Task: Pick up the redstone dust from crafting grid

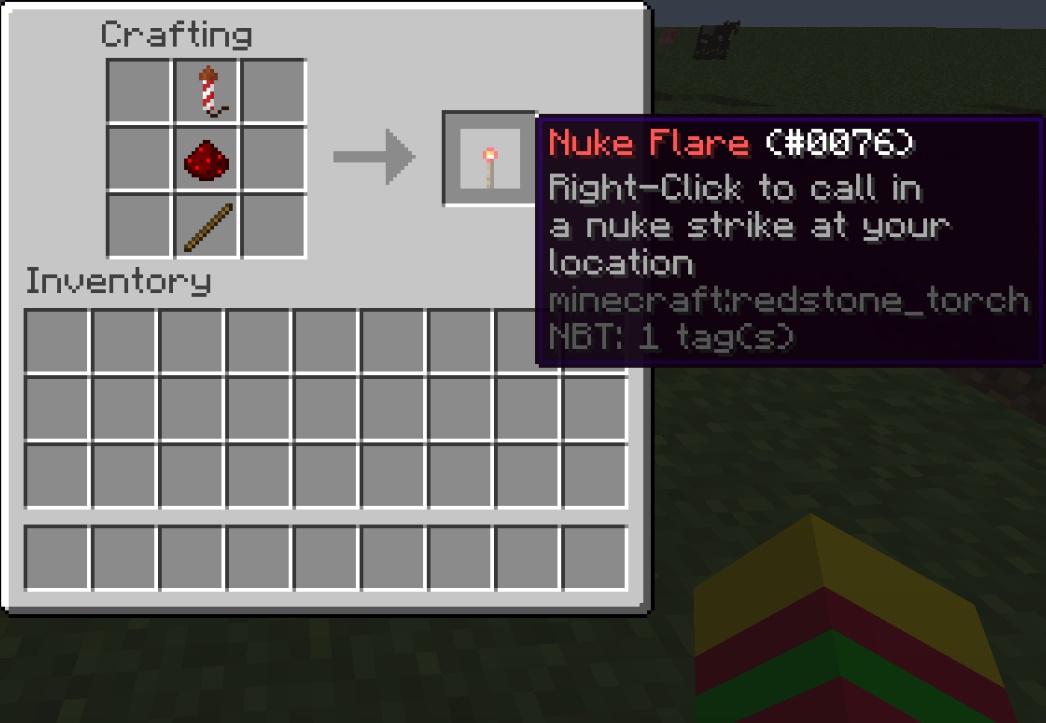Action: point(208,158)
